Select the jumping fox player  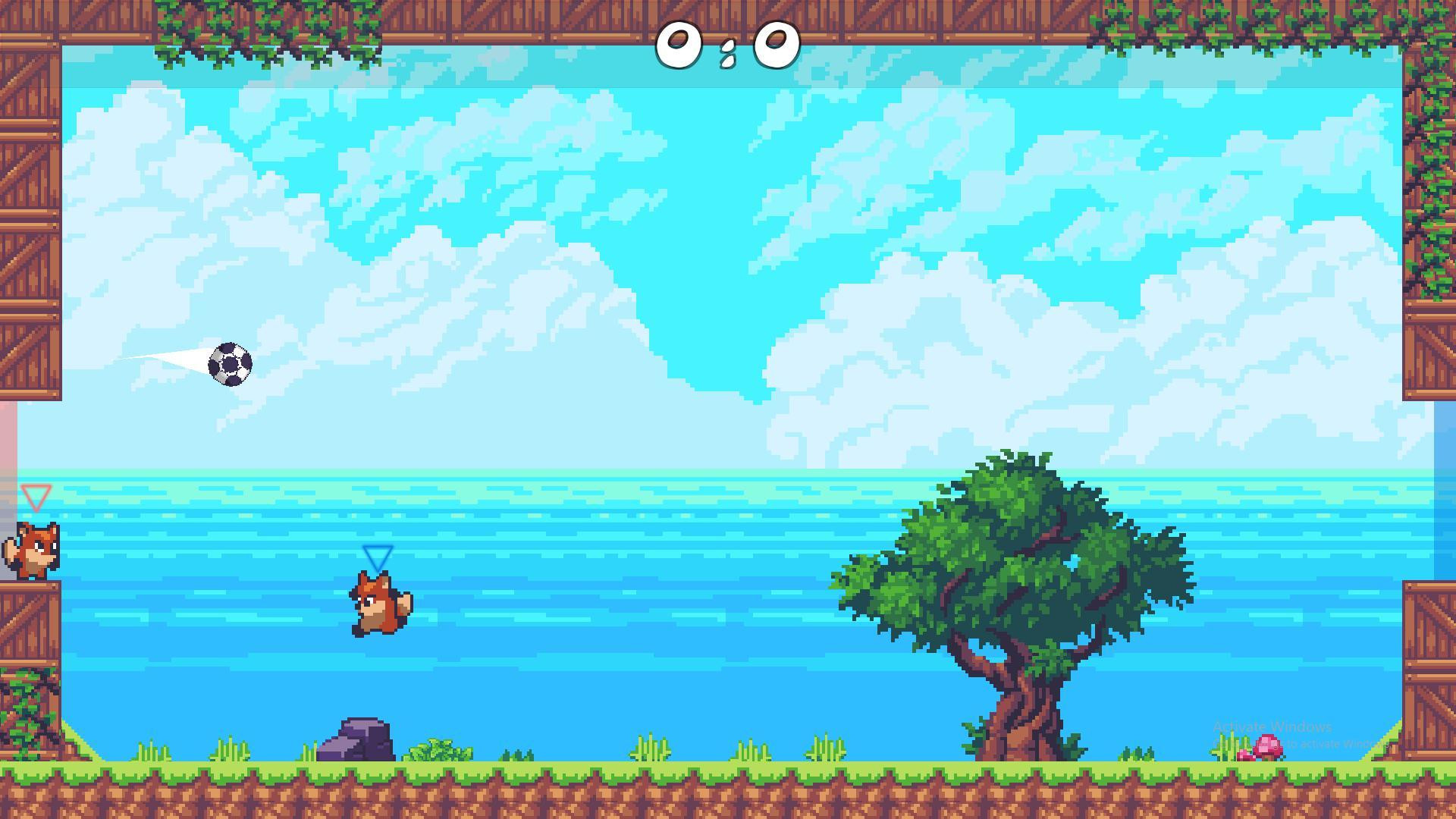tap(379, 603)
